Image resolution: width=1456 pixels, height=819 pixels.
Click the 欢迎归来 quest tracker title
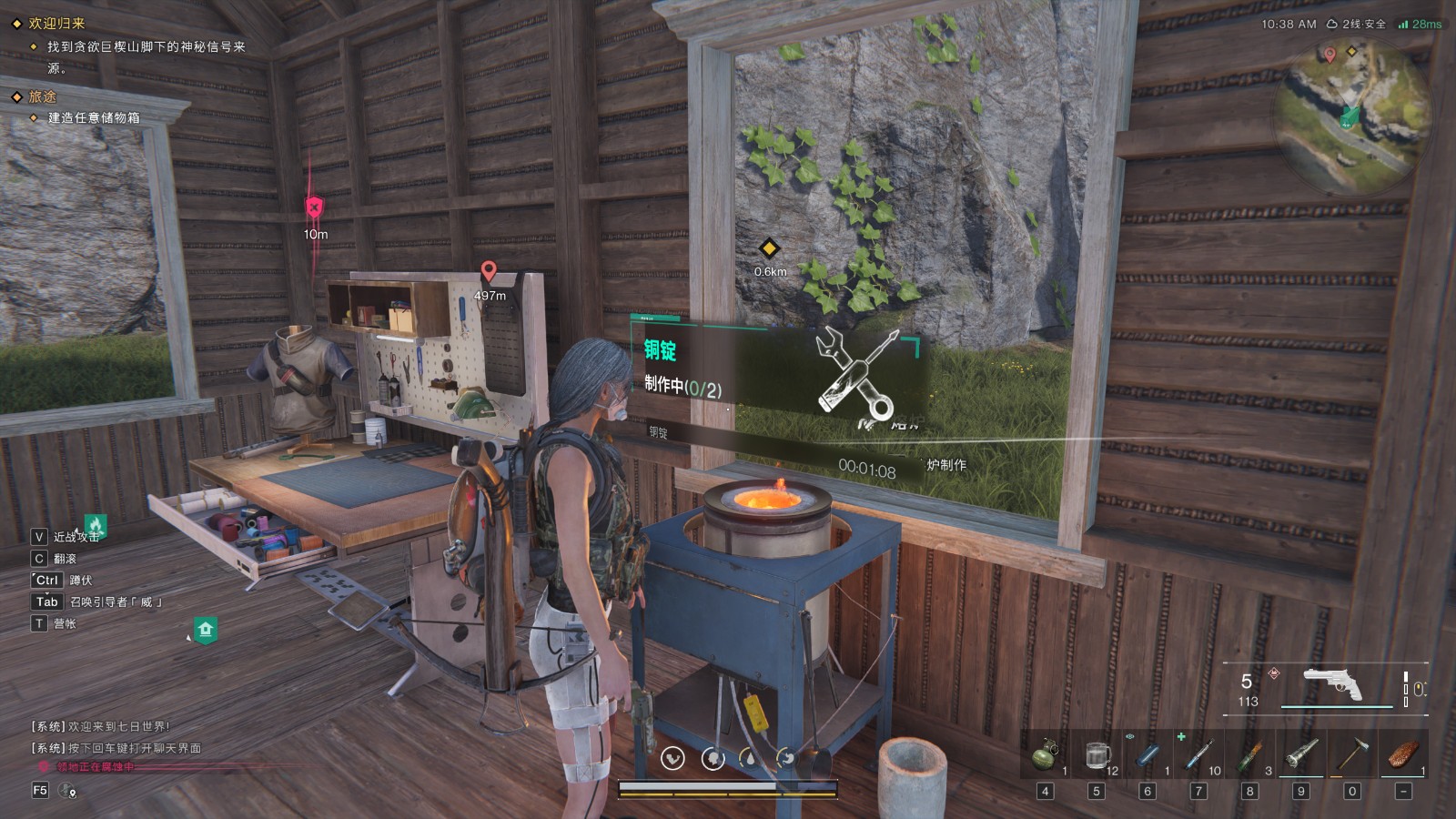(x=56, y=24)
